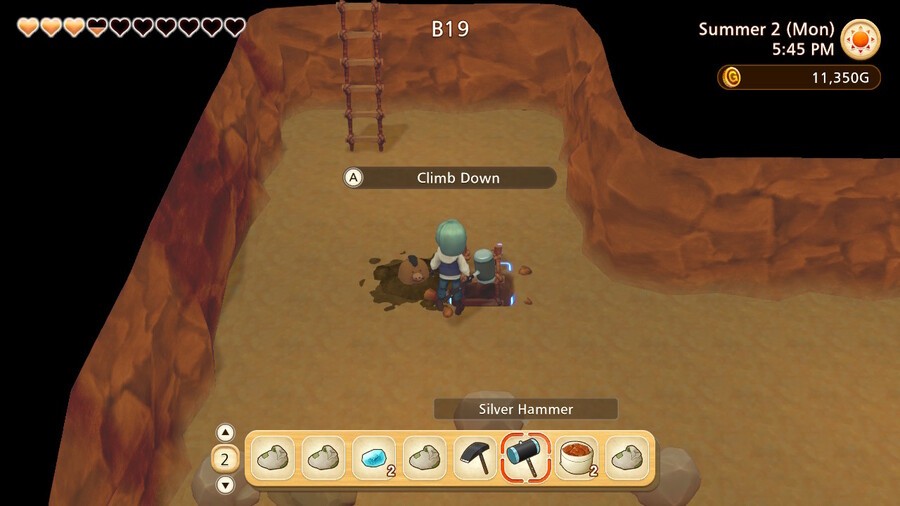
Task: Choose the blue crystal ore slot
Action: pyautogui.click(x=373, y=458)
